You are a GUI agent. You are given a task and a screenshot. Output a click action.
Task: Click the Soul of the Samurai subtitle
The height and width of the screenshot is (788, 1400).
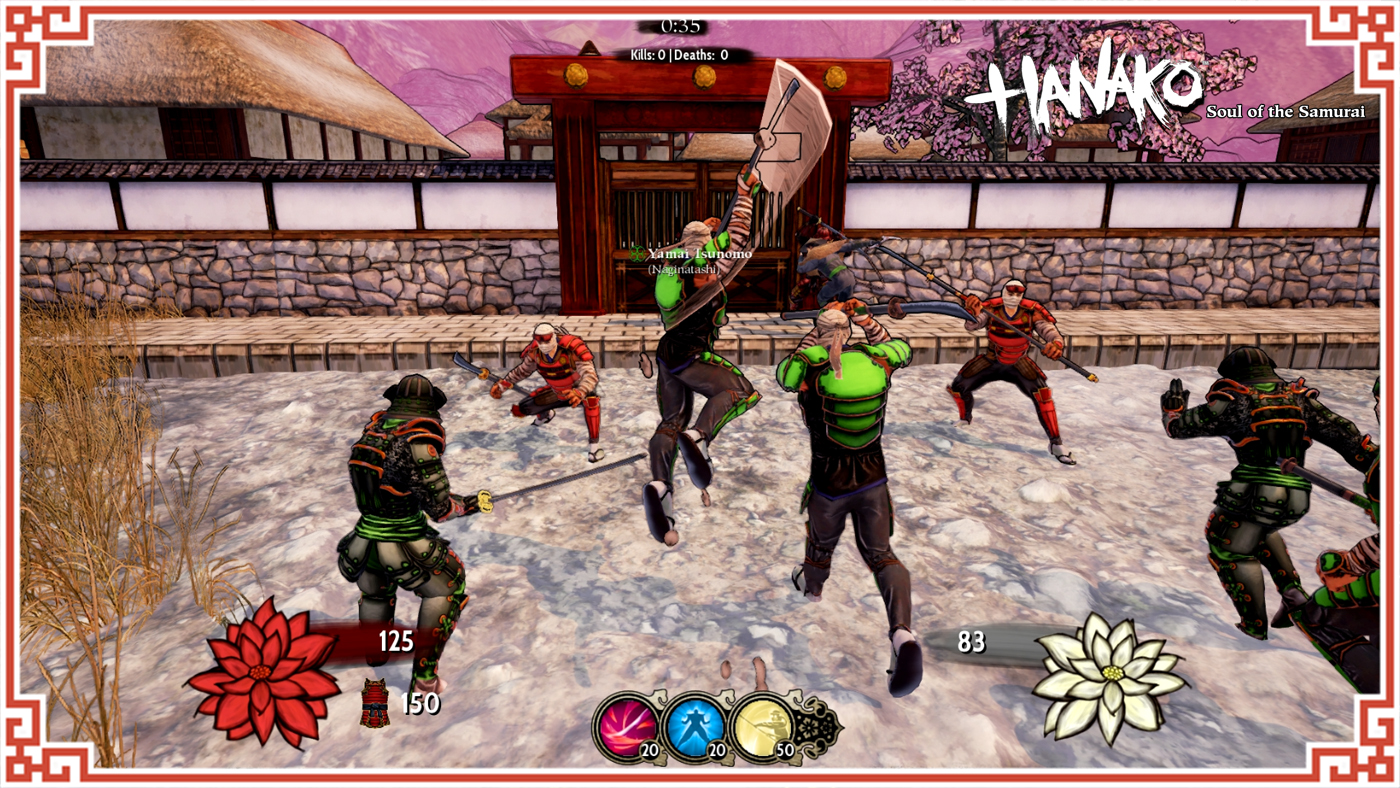[x=1285, y=110]
